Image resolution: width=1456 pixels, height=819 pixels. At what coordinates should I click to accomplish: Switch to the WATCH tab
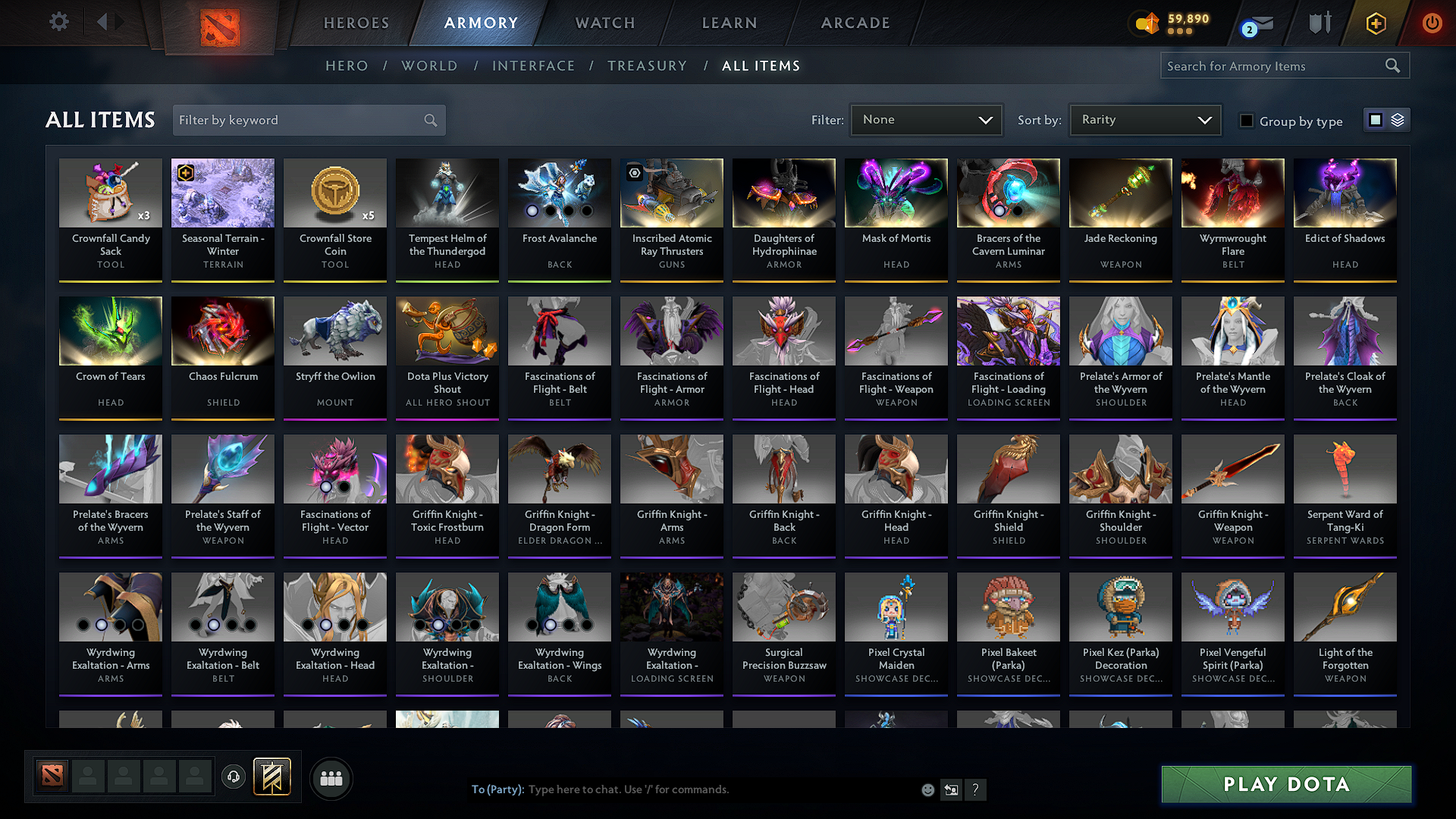604,23
